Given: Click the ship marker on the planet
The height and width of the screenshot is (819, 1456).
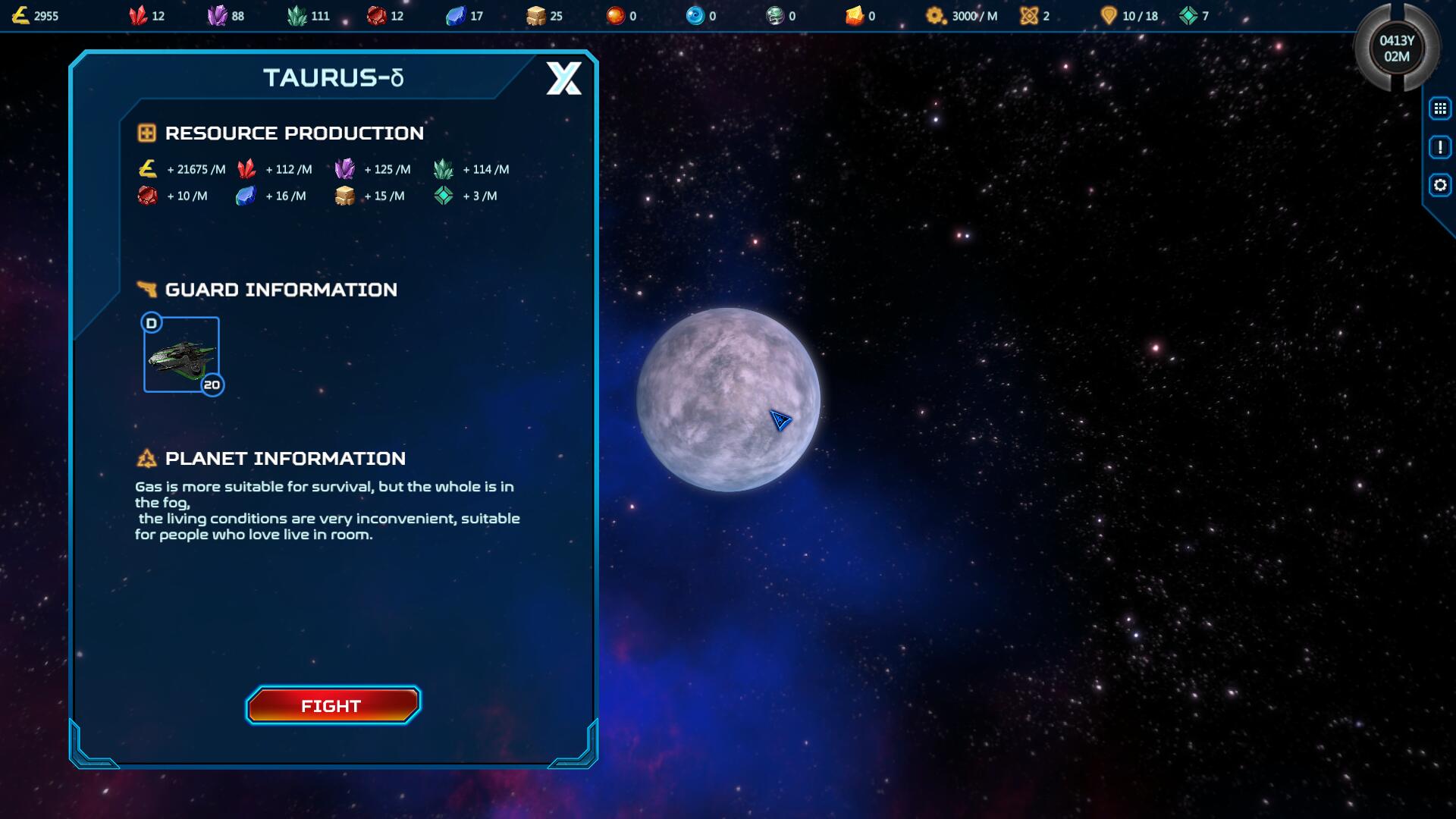Looking at the screenshot, I should 780,422.
